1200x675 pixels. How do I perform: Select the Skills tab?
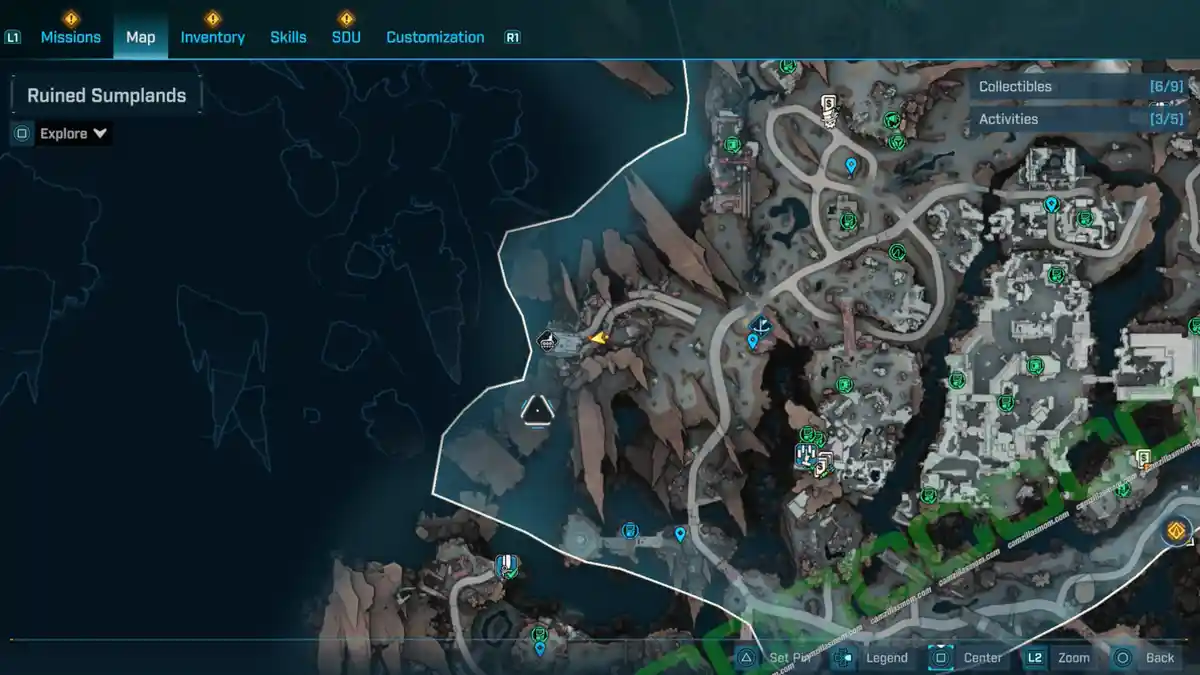[288, 37]
